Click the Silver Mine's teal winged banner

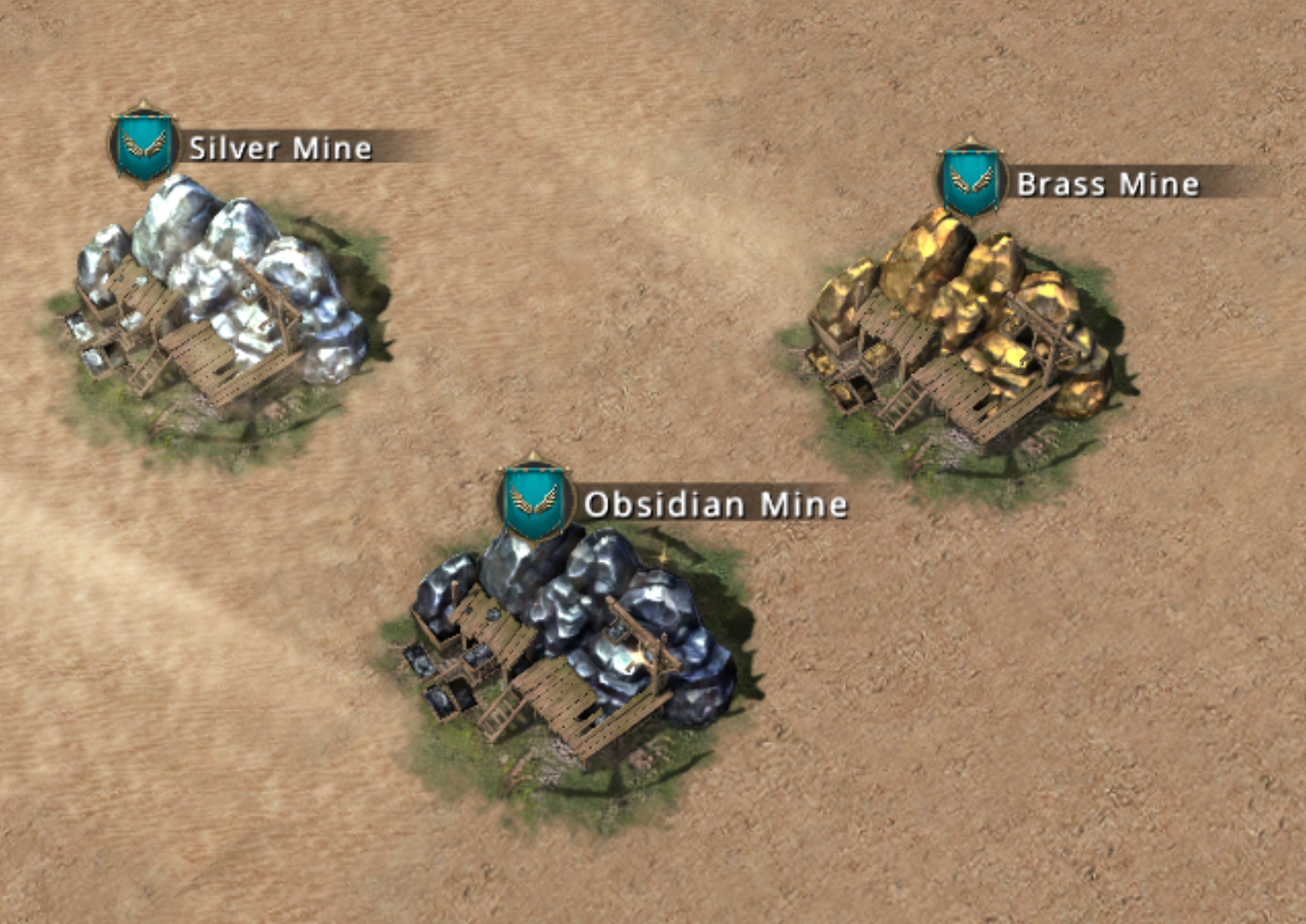tap(144, 145)
